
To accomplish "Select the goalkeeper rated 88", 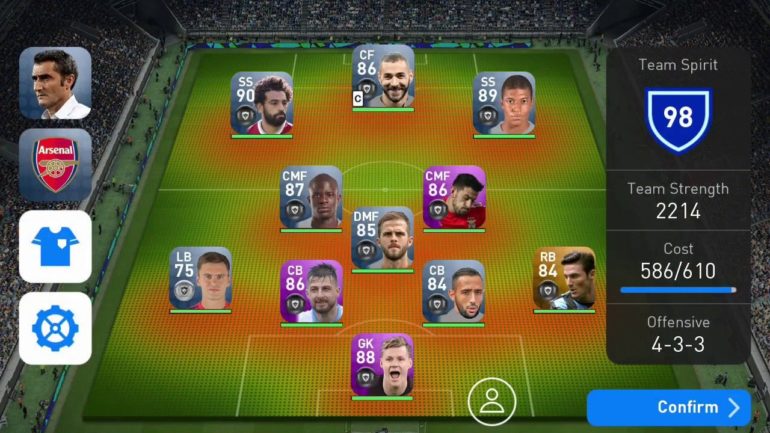I will click(x=382, y=365).
